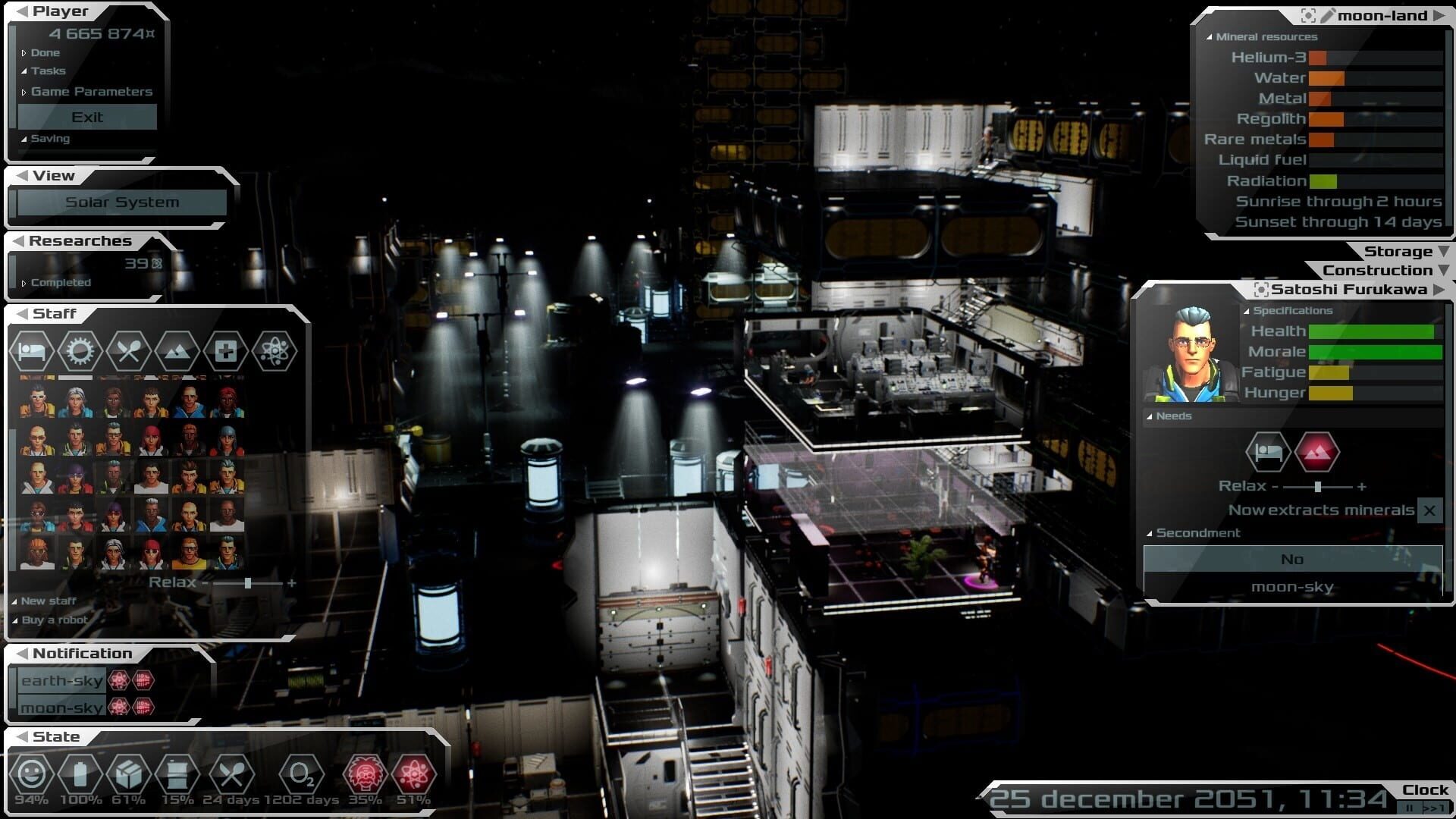
Task: Select the fork and spoon staff filter
Action: coord(128,351)
